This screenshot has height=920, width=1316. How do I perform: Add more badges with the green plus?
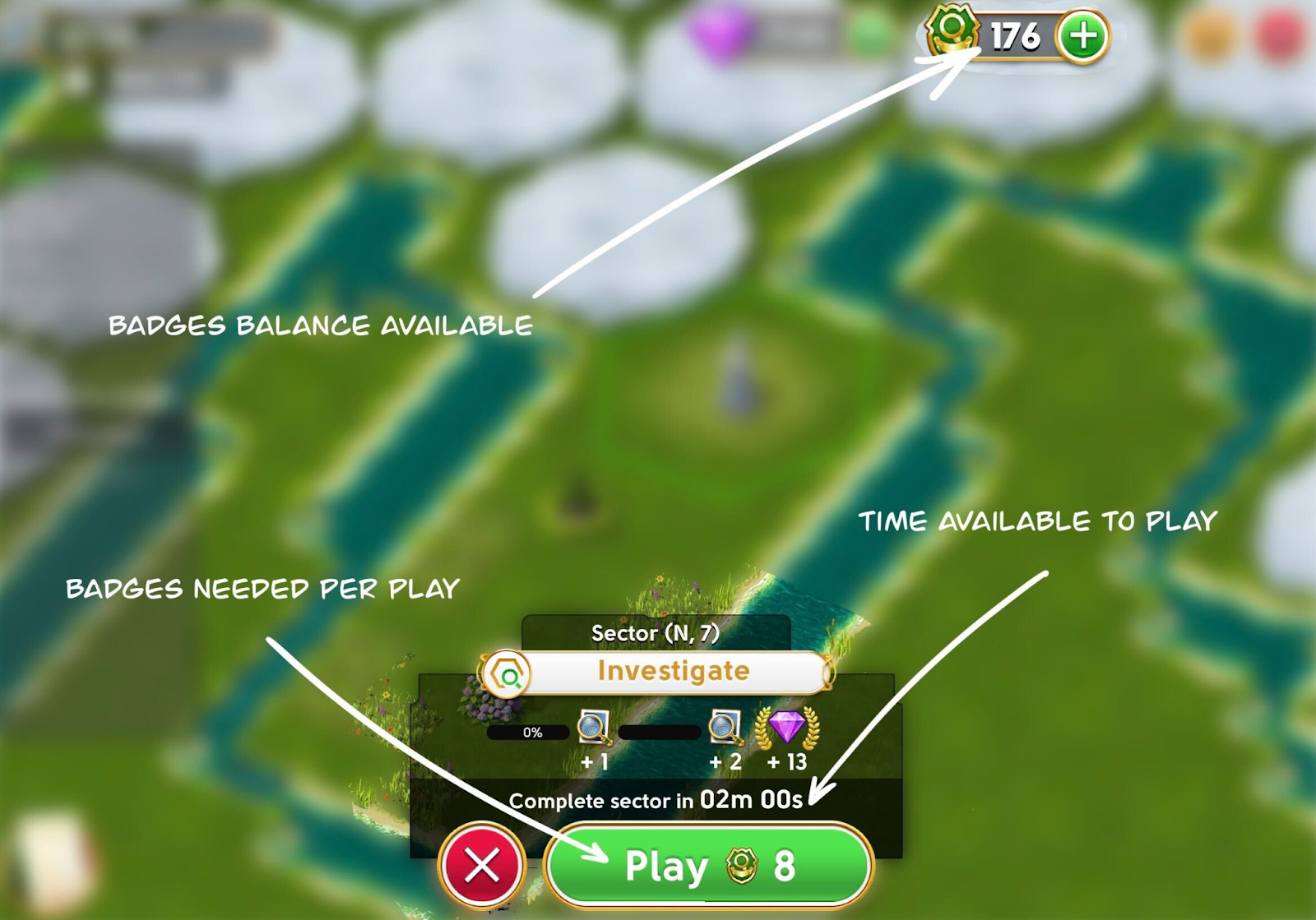point(1082,37)
